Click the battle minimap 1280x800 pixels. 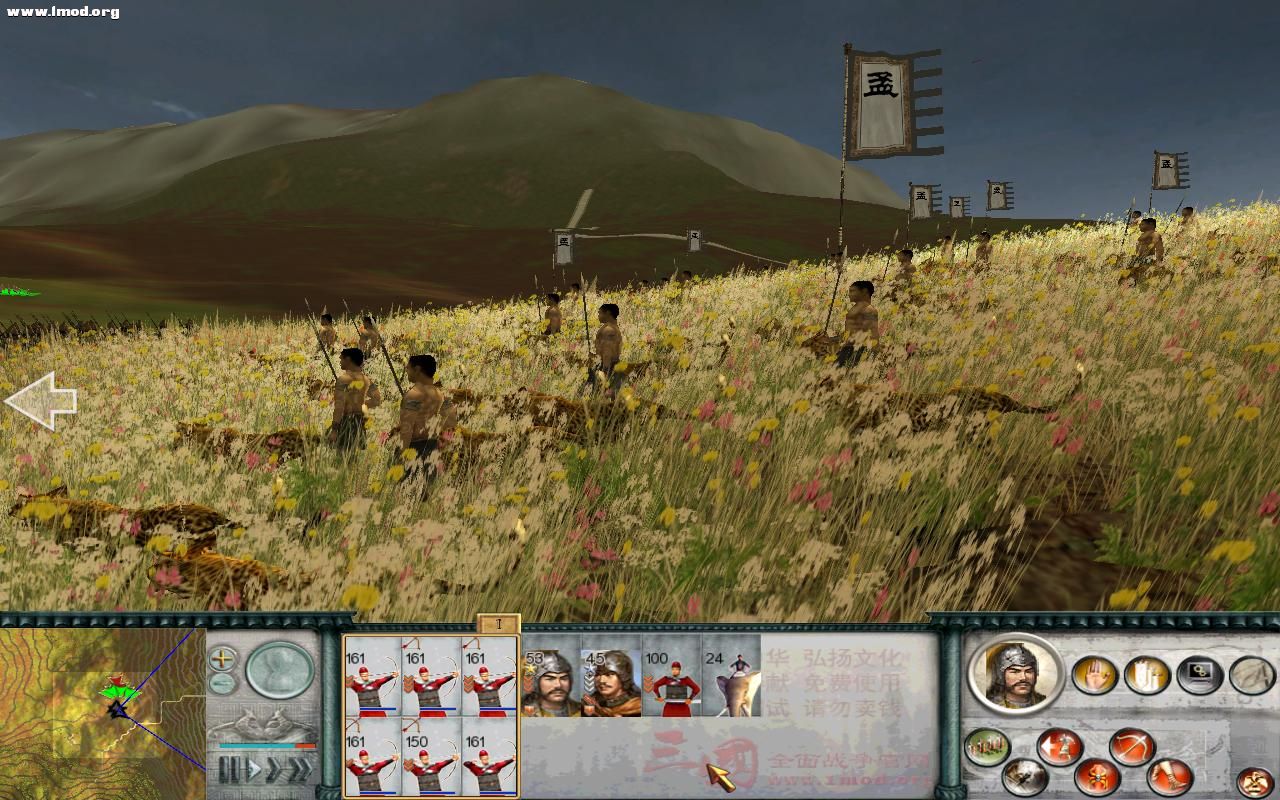point(100,712)
